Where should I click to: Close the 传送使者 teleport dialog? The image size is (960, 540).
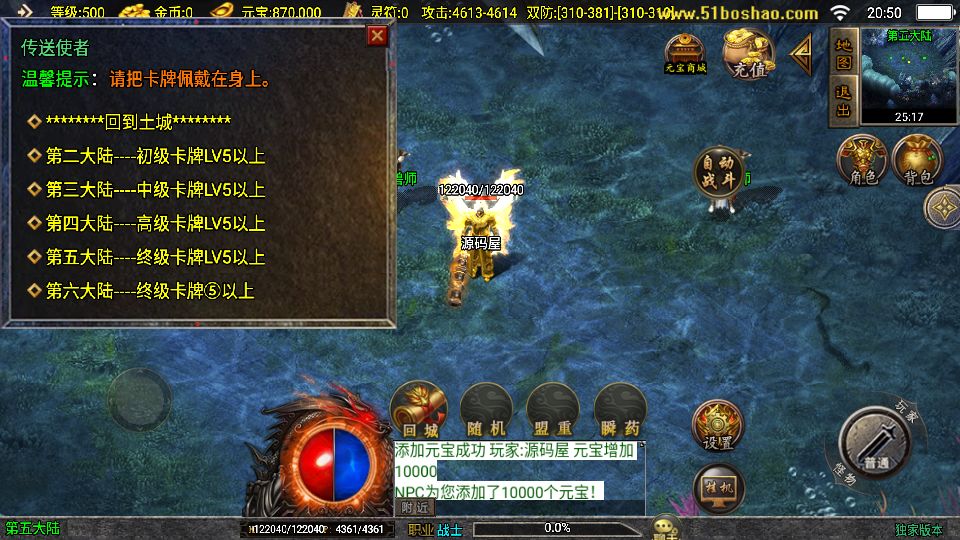(x=377, y=36)
